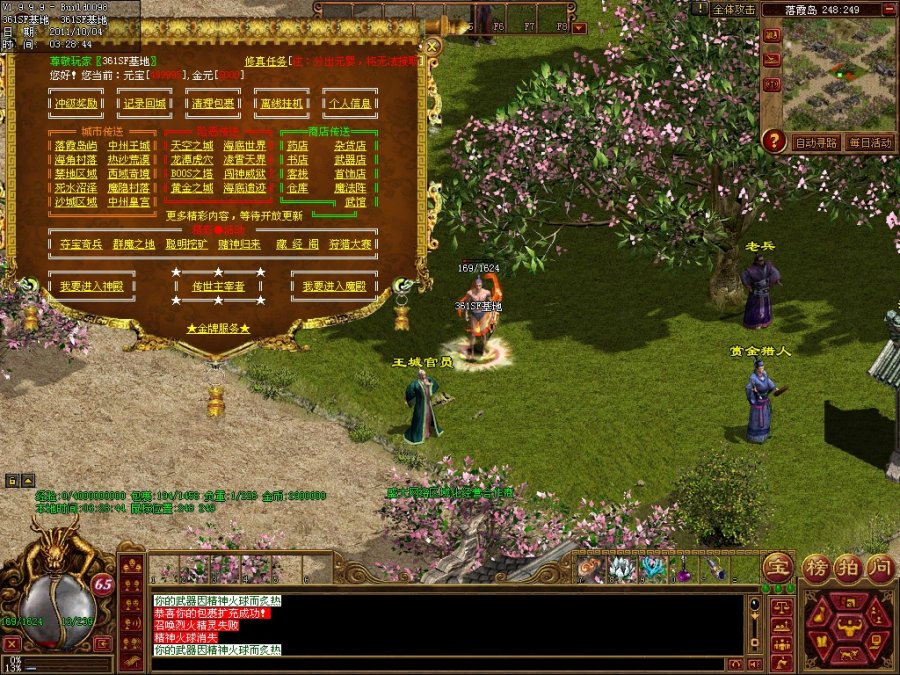Select 清理包裹 to clean the bag
The height and width of the screenshot is (675, 900).
pos(213,103)
